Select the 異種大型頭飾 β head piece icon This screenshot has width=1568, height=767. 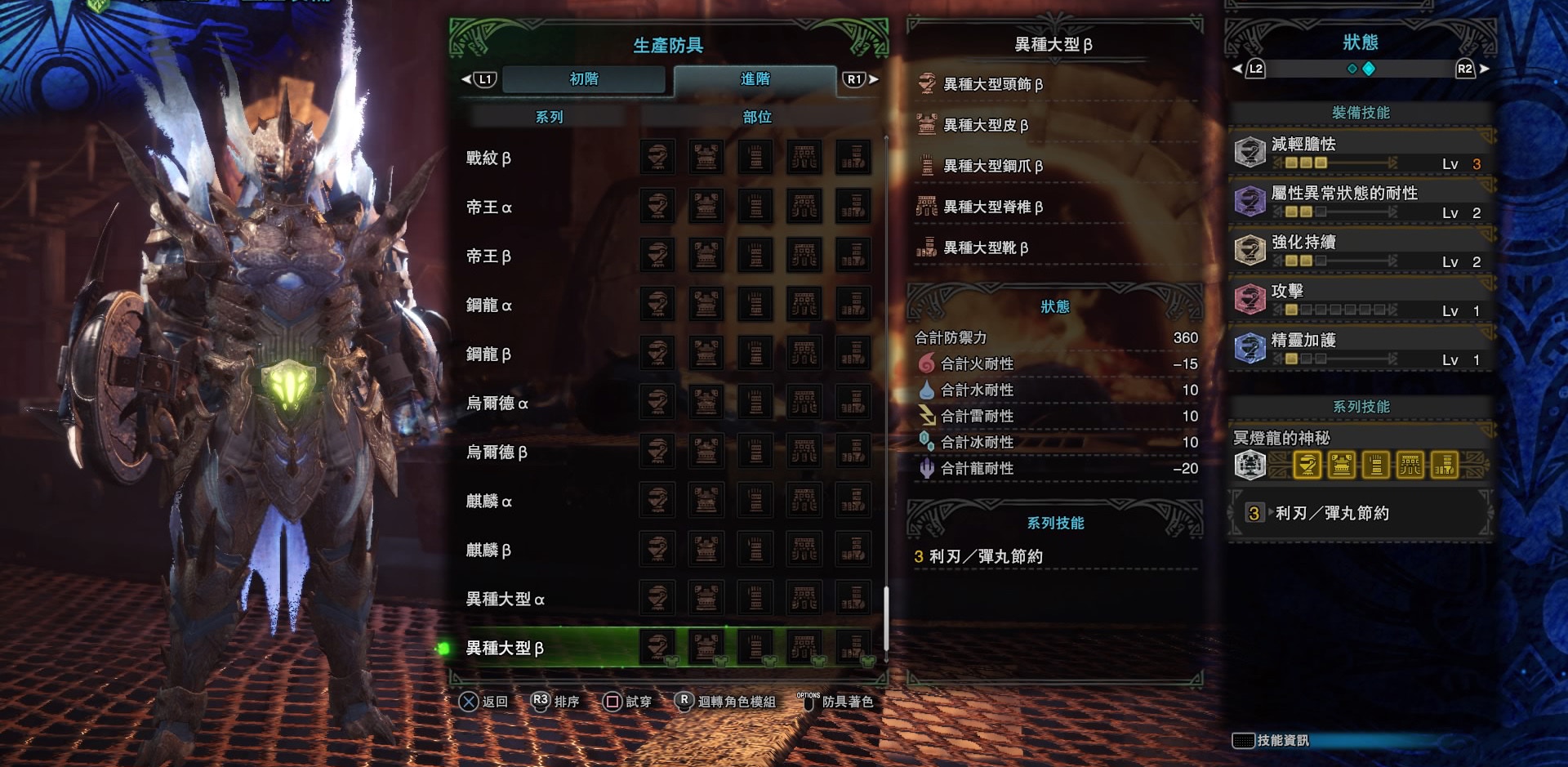coord(926,82)
